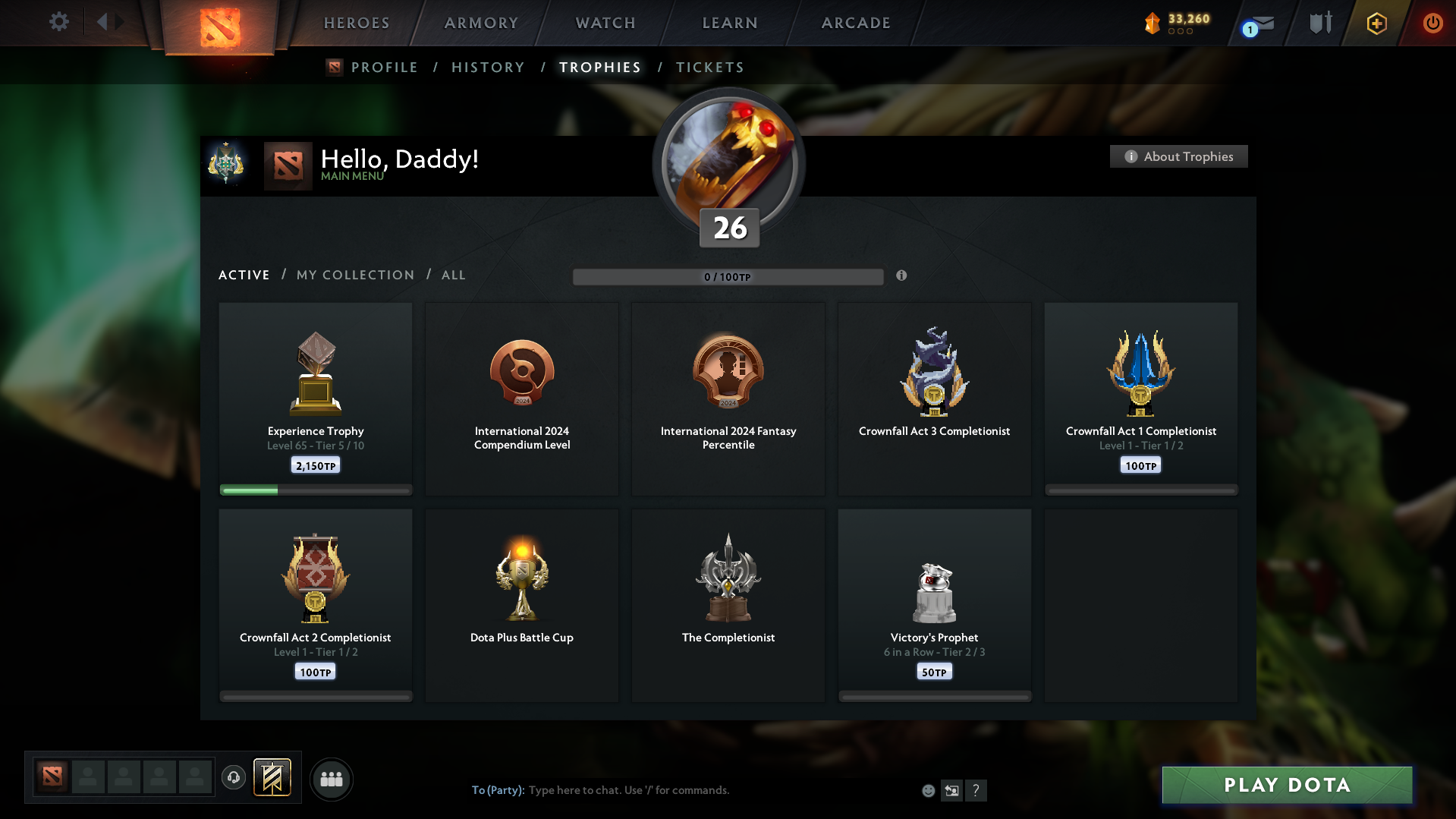Image resolution: width=1456 pixels, height=819 pixels.
Task: Open the TICKETS tab
Action: point(709,67)
